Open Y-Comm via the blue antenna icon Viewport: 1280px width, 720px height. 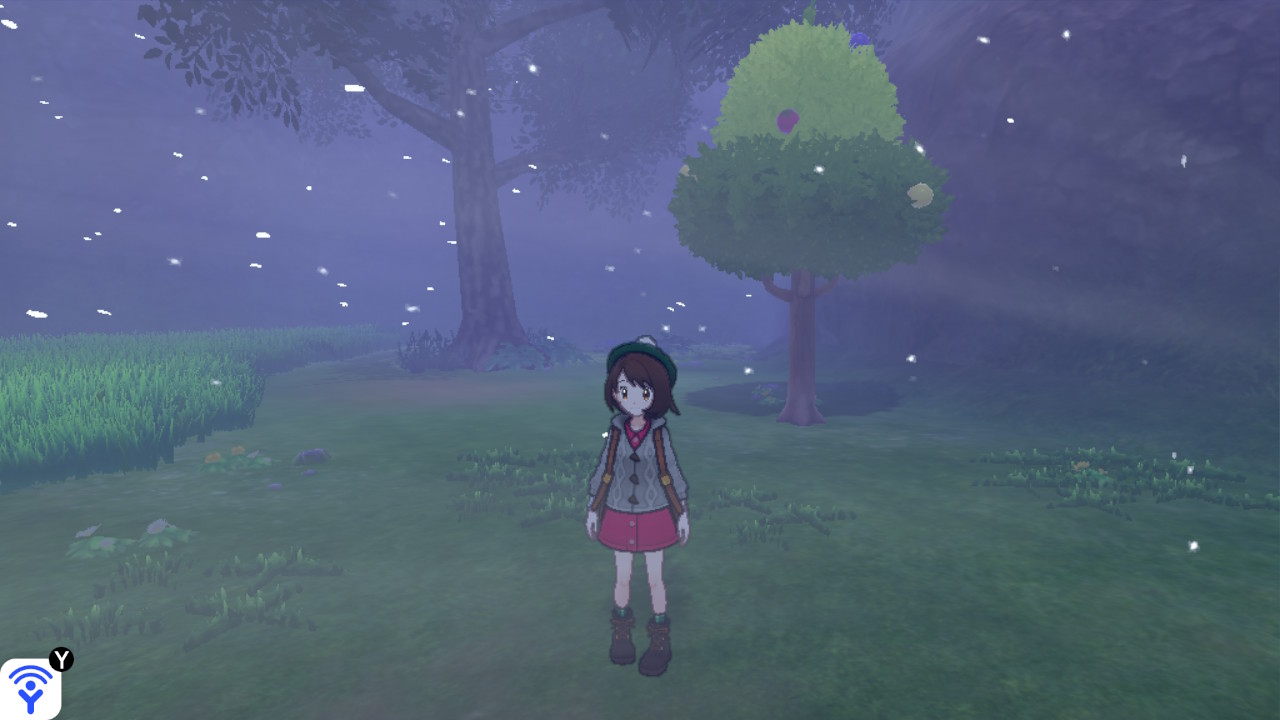[x=32, y=686]
